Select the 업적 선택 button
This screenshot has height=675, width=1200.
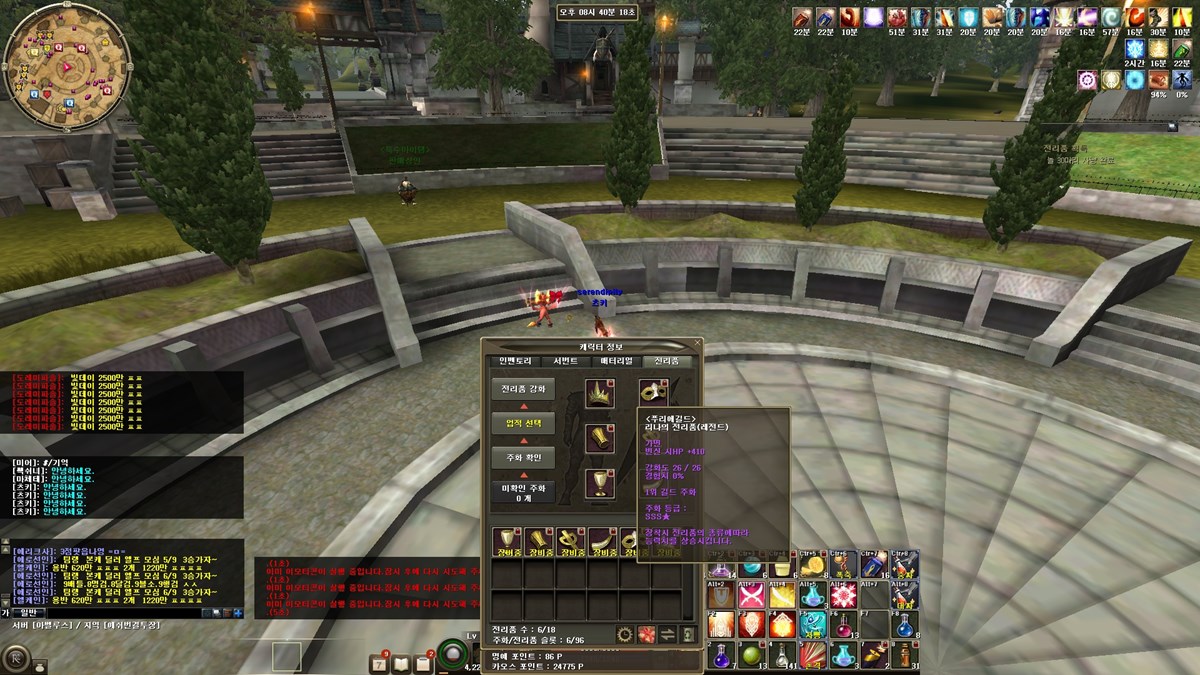[x=522, y=423]
